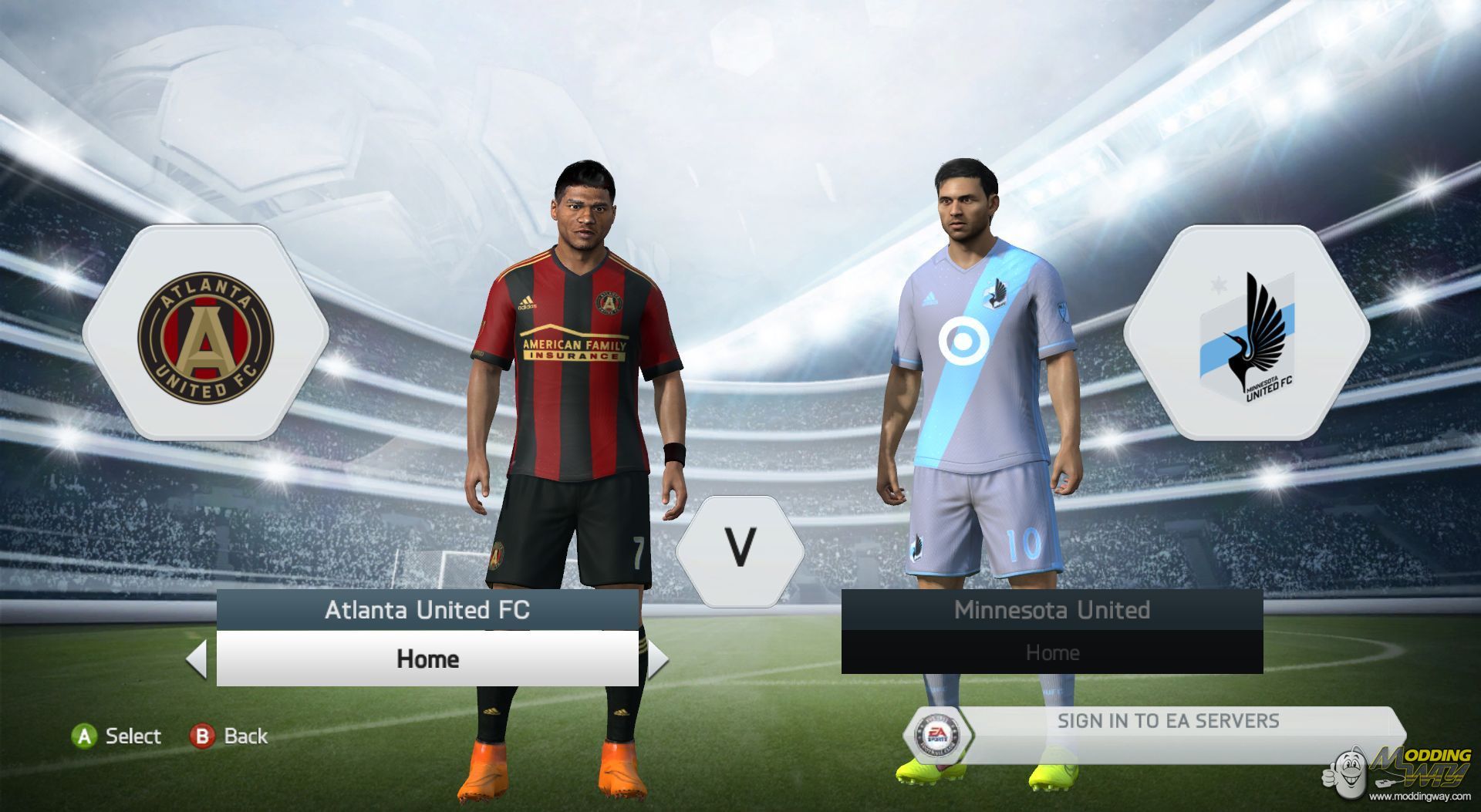1481x812 pixels.
Task: Select Atlanta United FC's Home kit option
Action: [427, 659]
